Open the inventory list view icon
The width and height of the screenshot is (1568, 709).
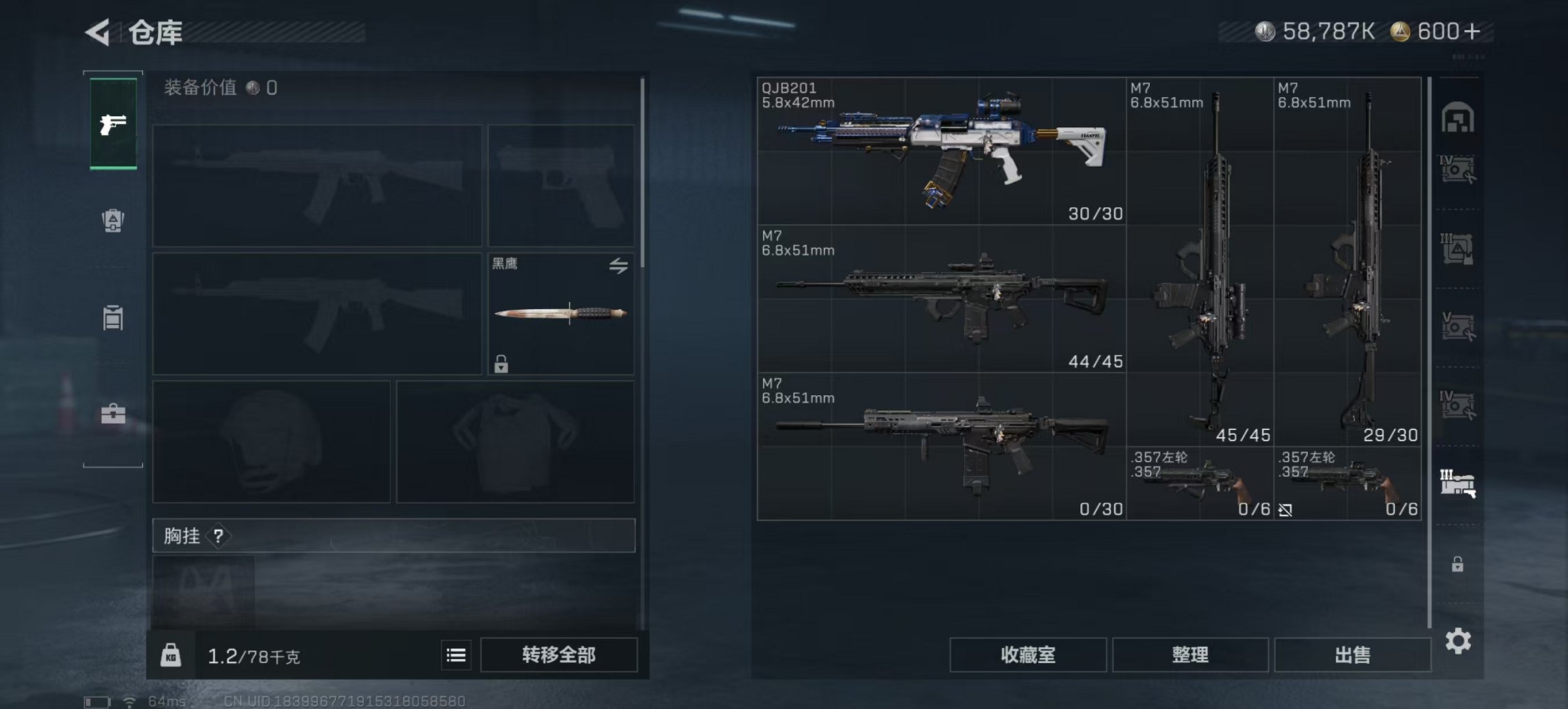coord(455,654)
